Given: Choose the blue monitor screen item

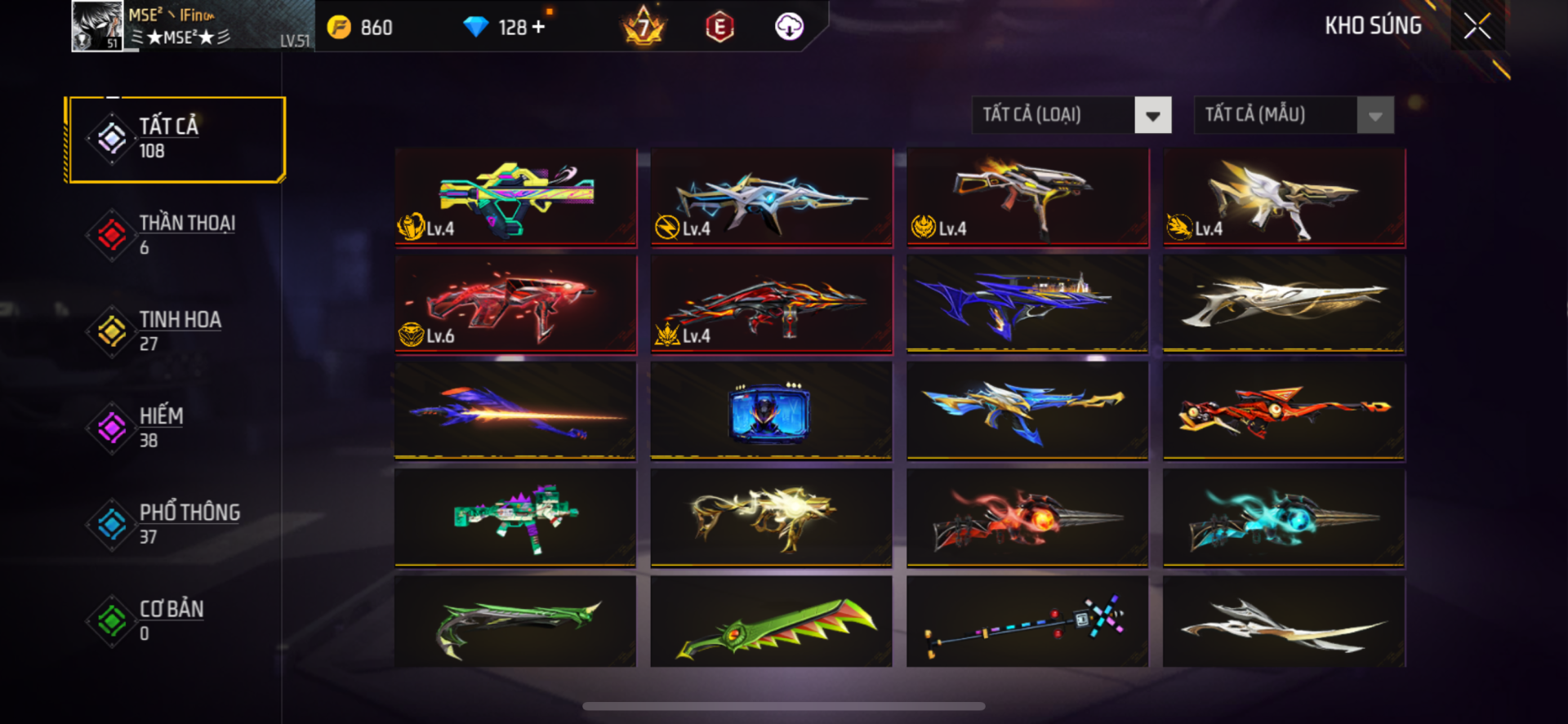Looking at the screenshot, I should tap(771, 411).
